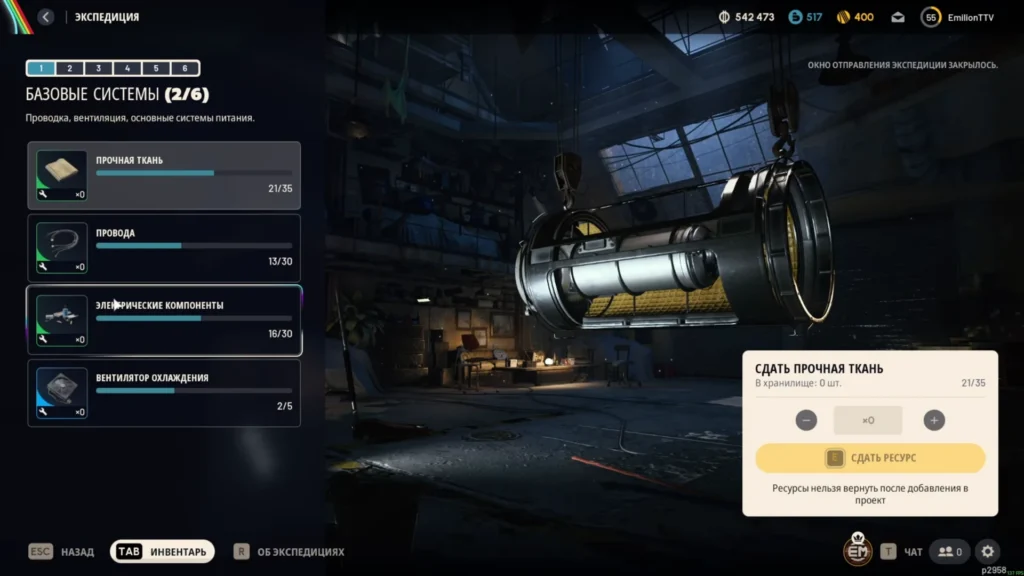1024x576 pixels.
Task: Select stage 1 tab
Action: click(41, 69)
